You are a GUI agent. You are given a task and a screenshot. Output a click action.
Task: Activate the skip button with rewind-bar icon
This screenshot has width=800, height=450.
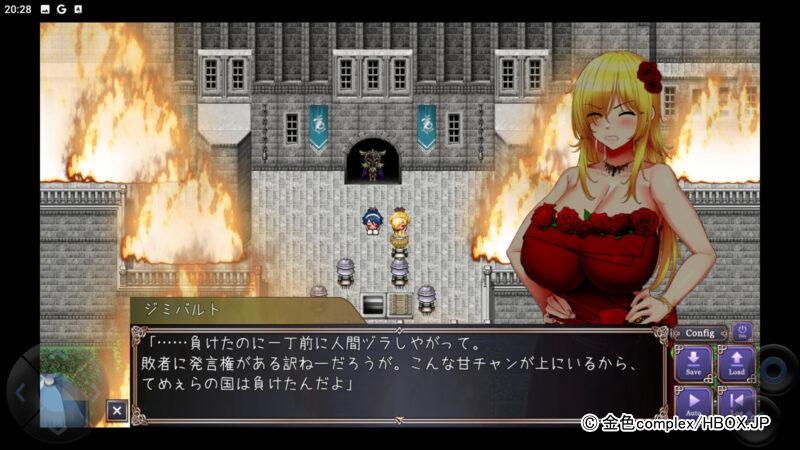[736, 402]
